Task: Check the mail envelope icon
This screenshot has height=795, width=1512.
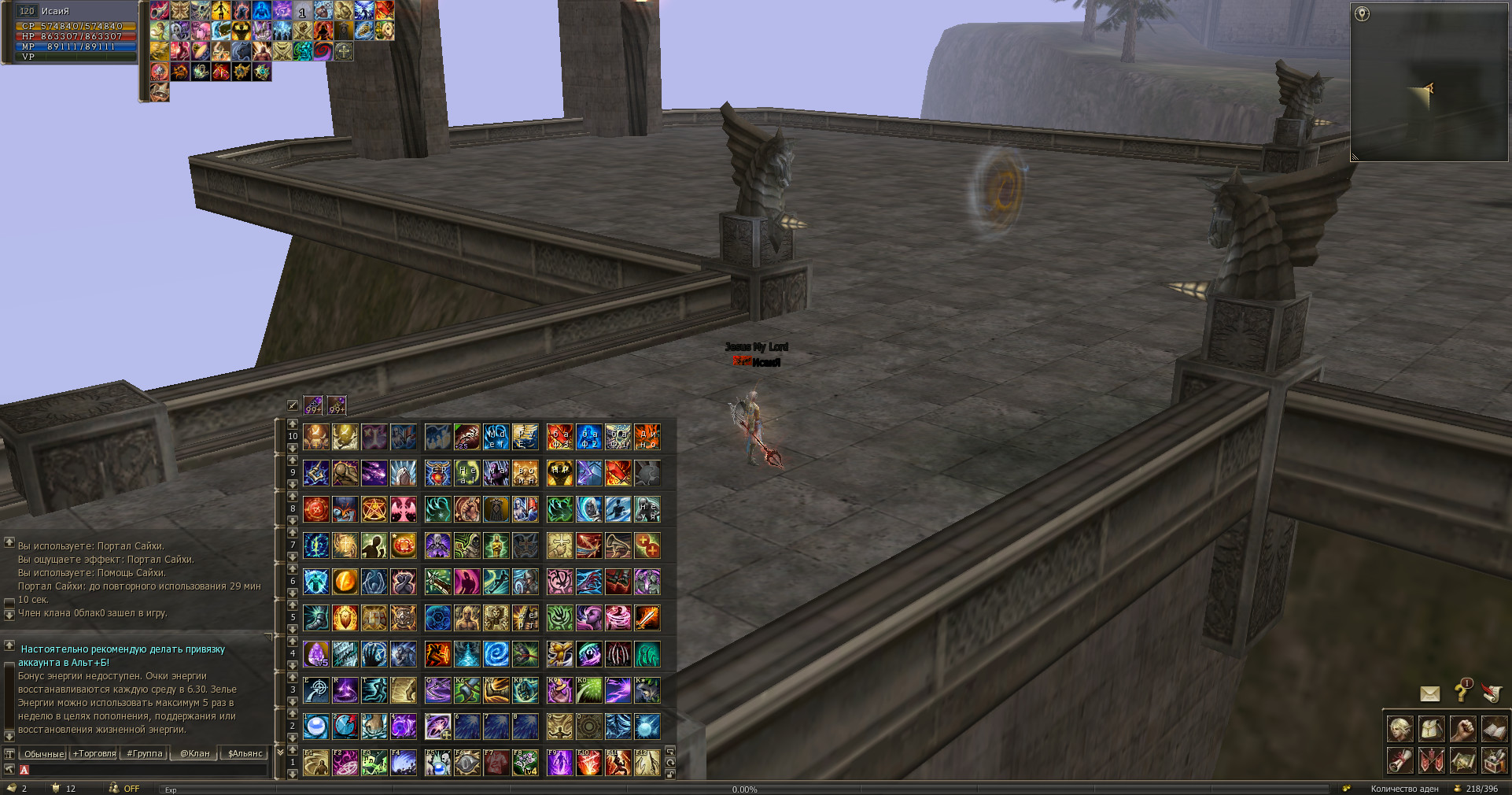Action: pos(1429,693)
